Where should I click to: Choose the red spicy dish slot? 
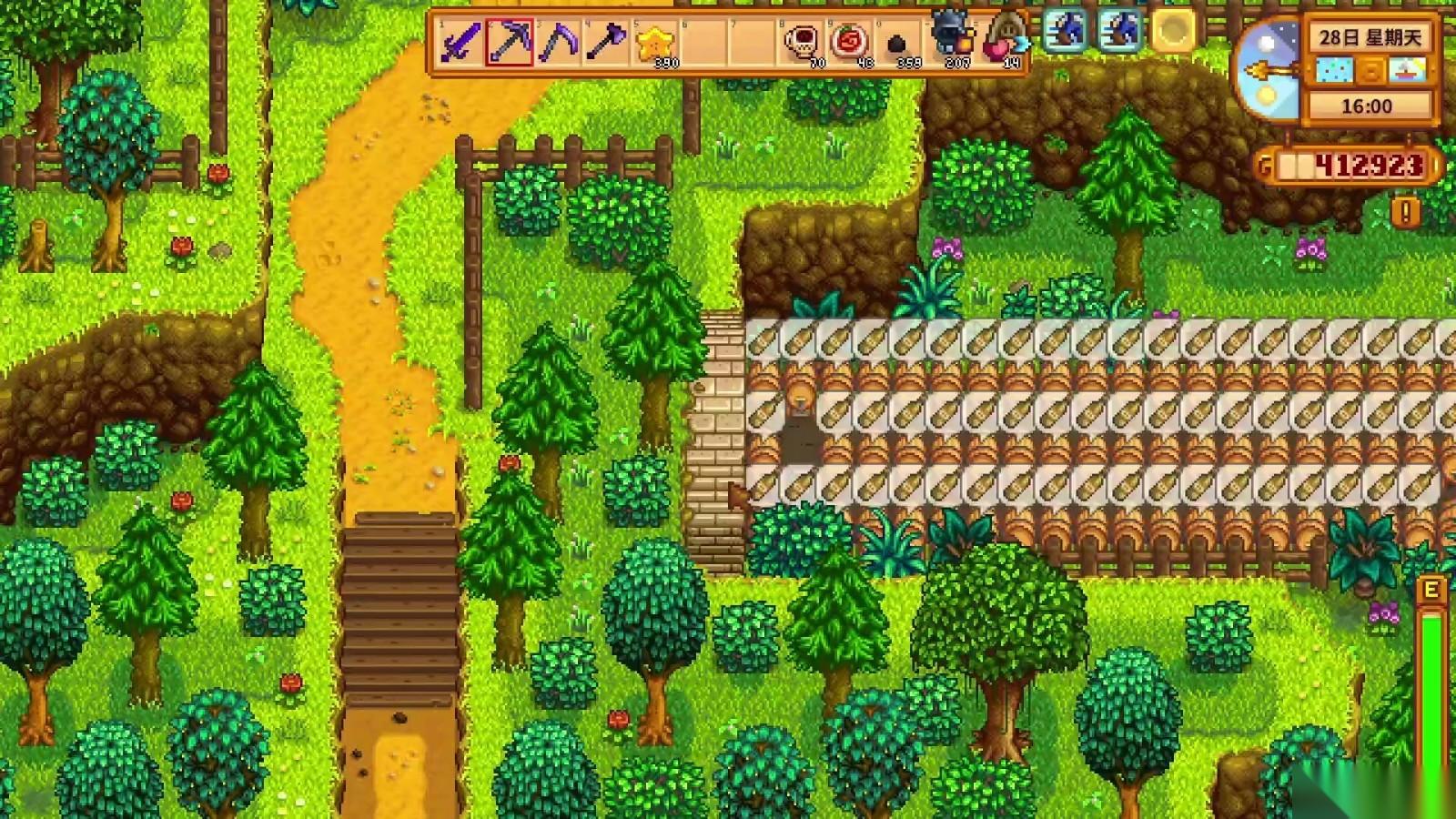click(x=852, y=42)
